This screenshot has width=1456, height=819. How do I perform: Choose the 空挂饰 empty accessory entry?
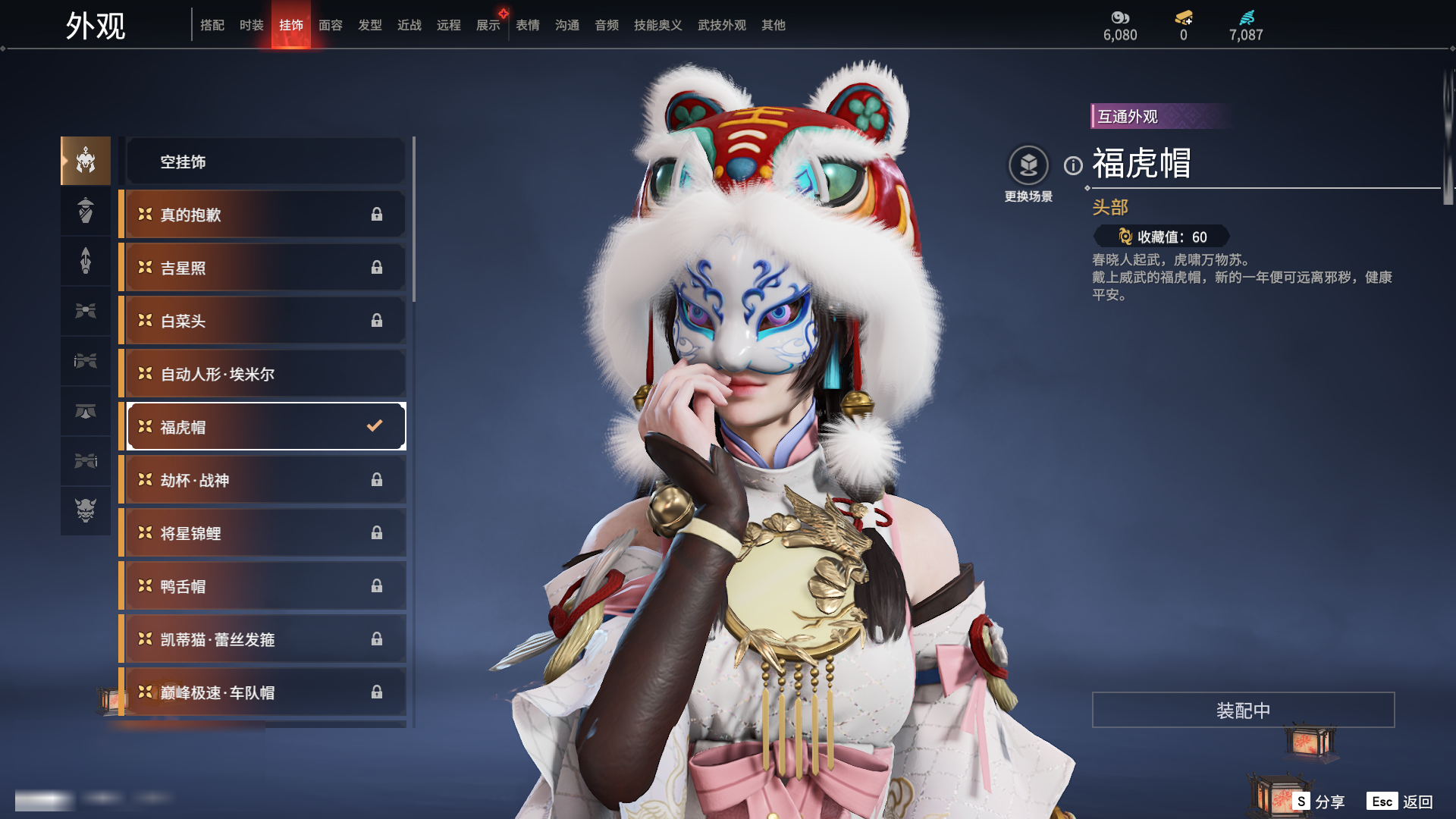pos(265,162)
